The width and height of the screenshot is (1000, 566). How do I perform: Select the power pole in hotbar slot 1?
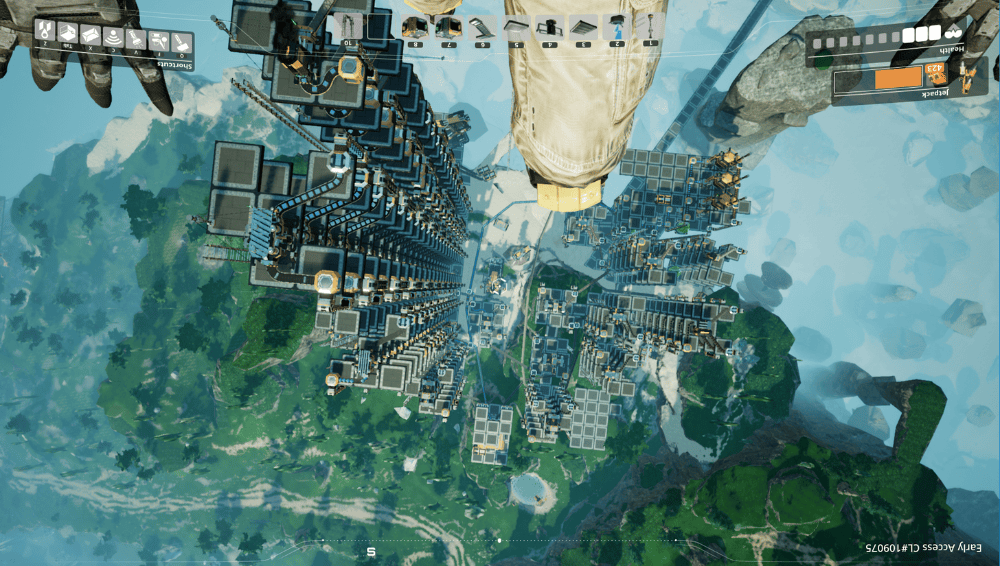point(651,26)
